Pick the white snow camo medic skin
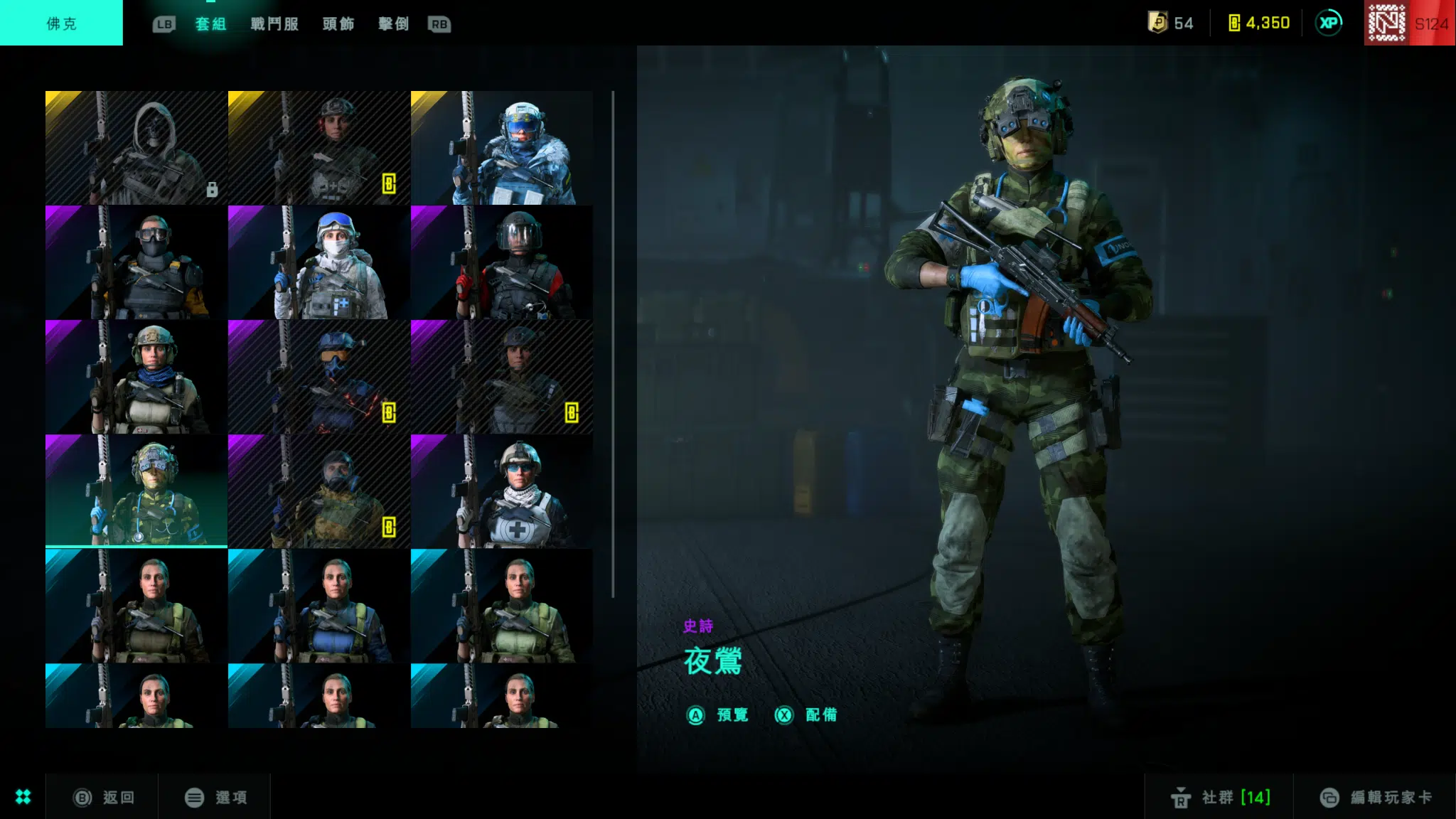Screen dimensions: 1456x819 click(x=318, y=262)
